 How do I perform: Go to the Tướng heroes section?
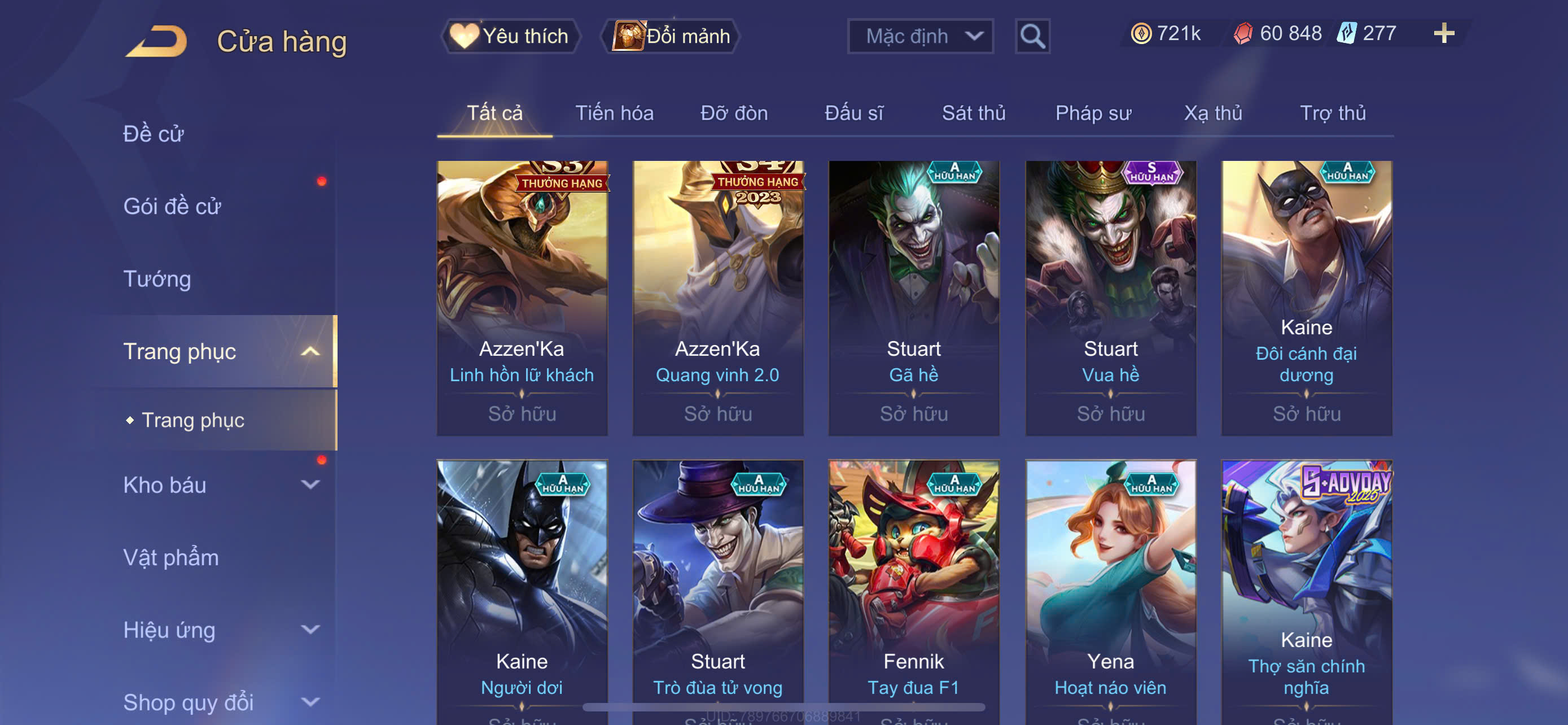157,279
